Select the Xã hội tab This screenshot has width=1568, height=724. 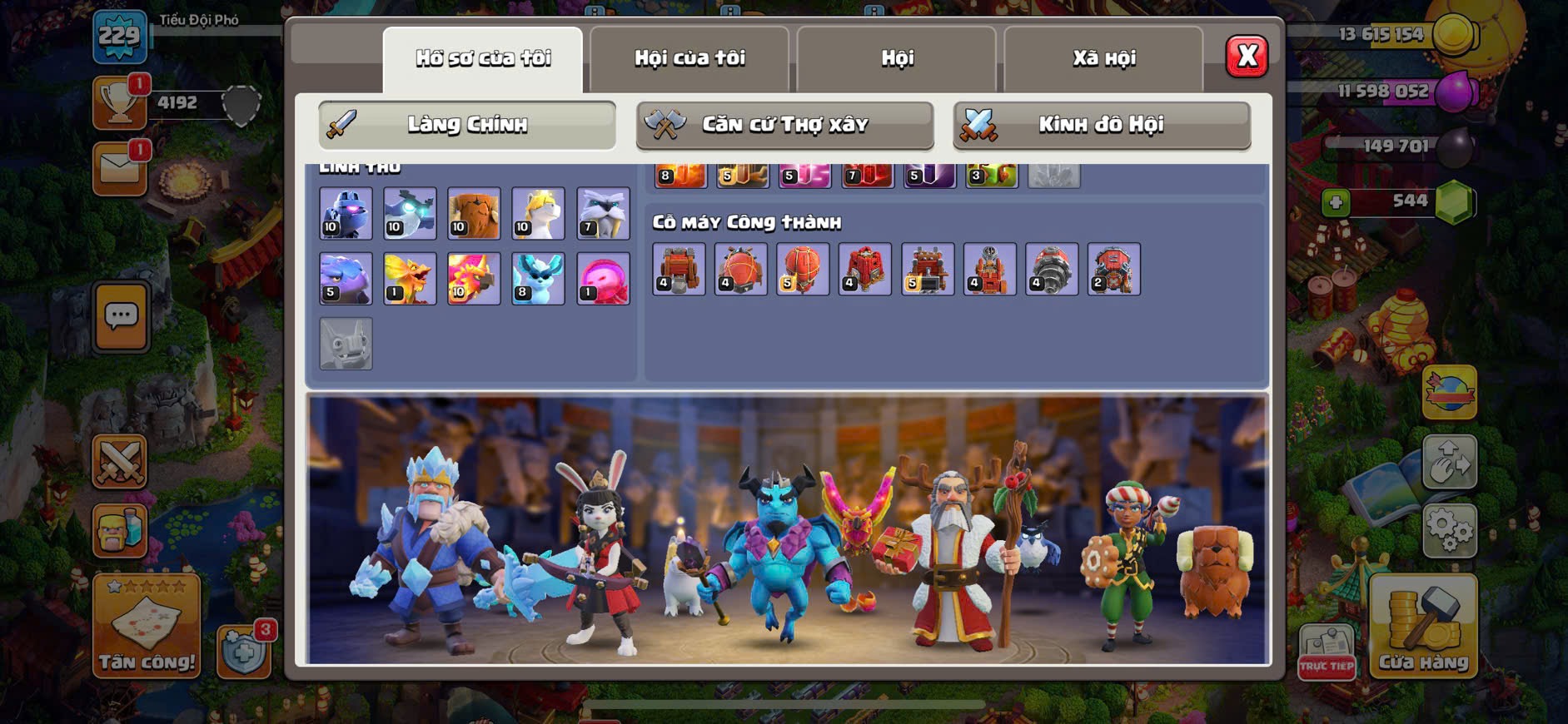pos(1103,58)
